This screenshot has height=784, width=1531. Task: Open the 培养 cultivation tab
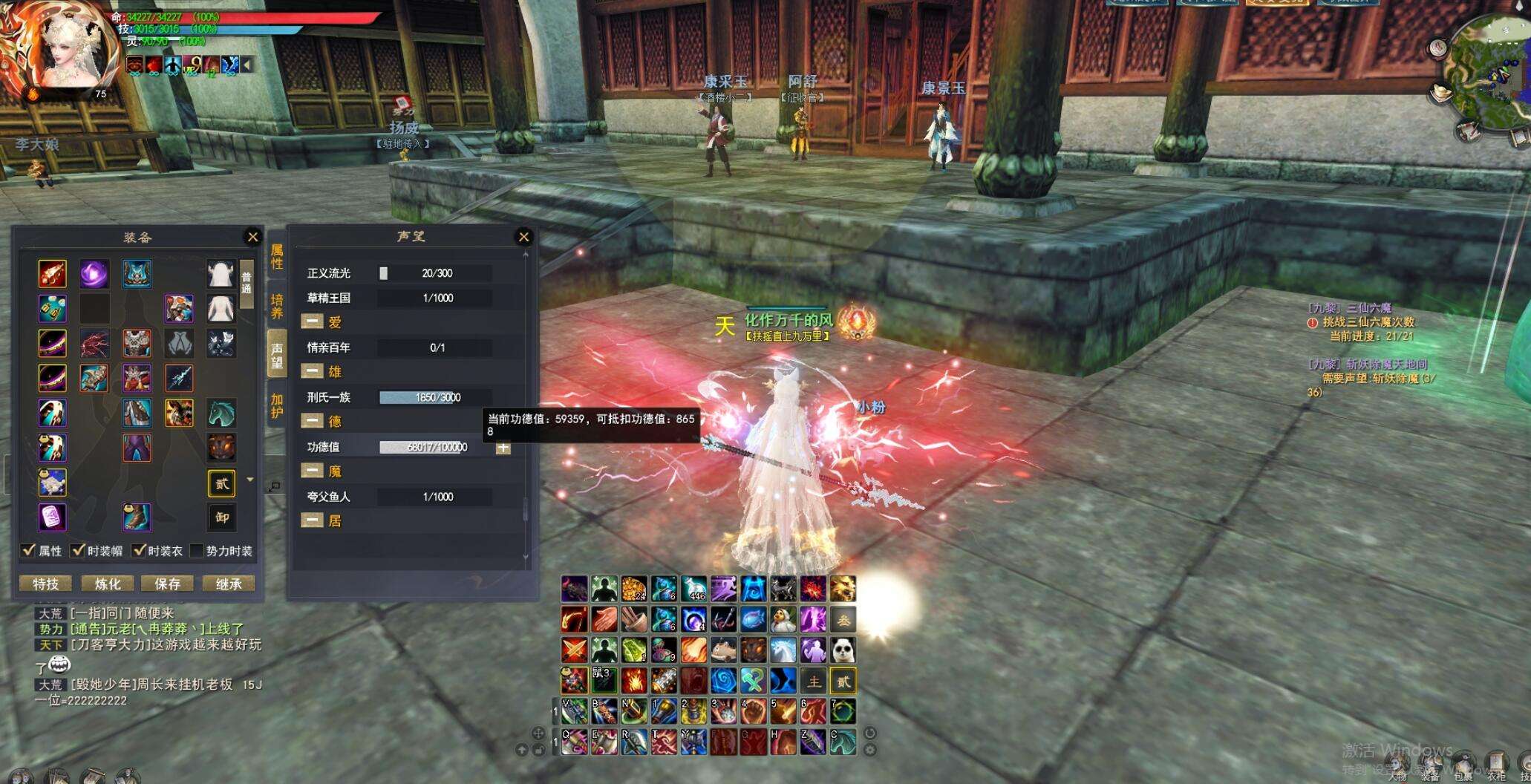[277, 306]
